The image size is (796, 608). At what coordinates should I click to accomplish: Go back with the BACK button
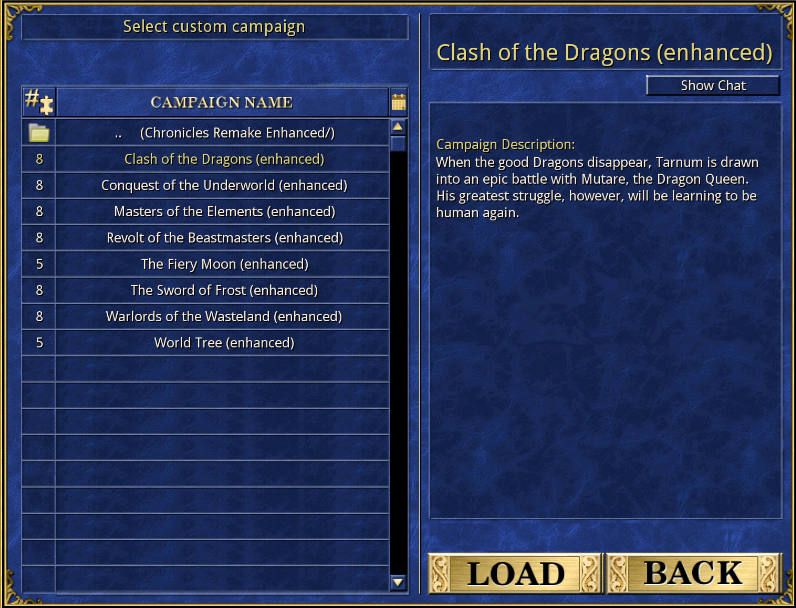tap(693, 573)
